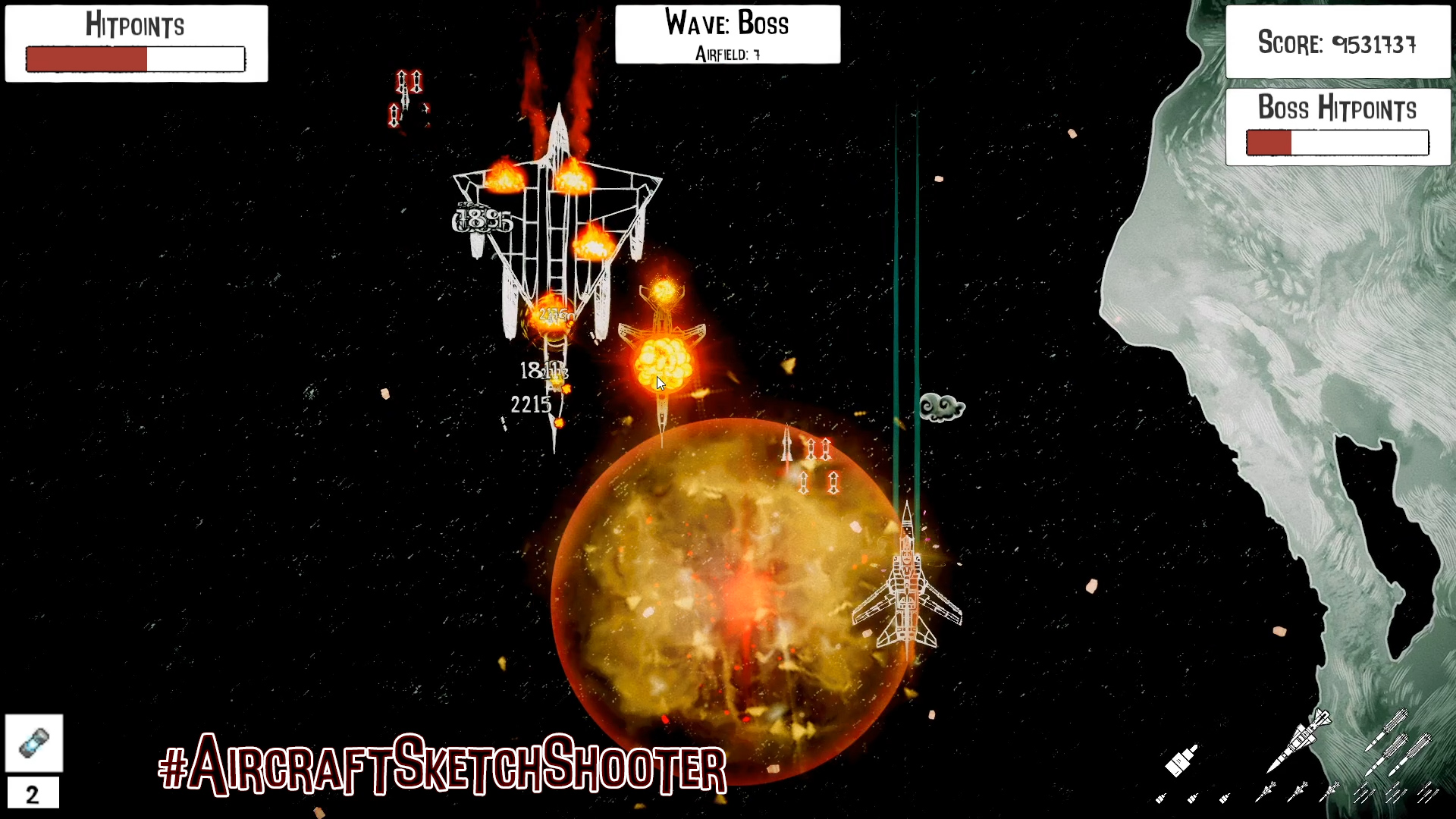Click the blue capsule power-up icon bottom-left
The width and height of the screenshot is (1456, 819).
[33, 743]
